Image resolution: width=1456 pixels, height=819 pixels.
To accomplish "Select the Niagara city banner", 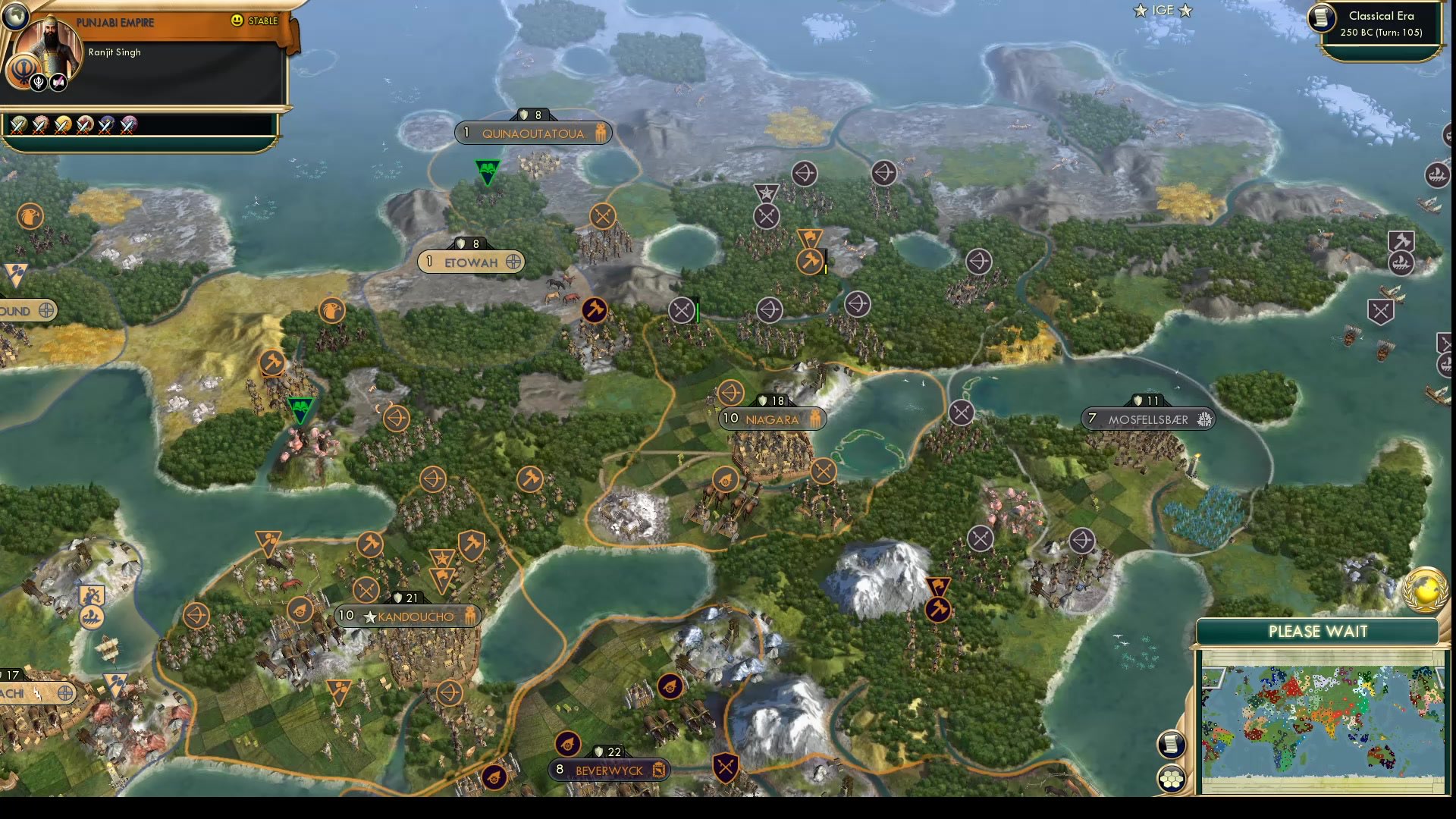I will tap(770, 418).
